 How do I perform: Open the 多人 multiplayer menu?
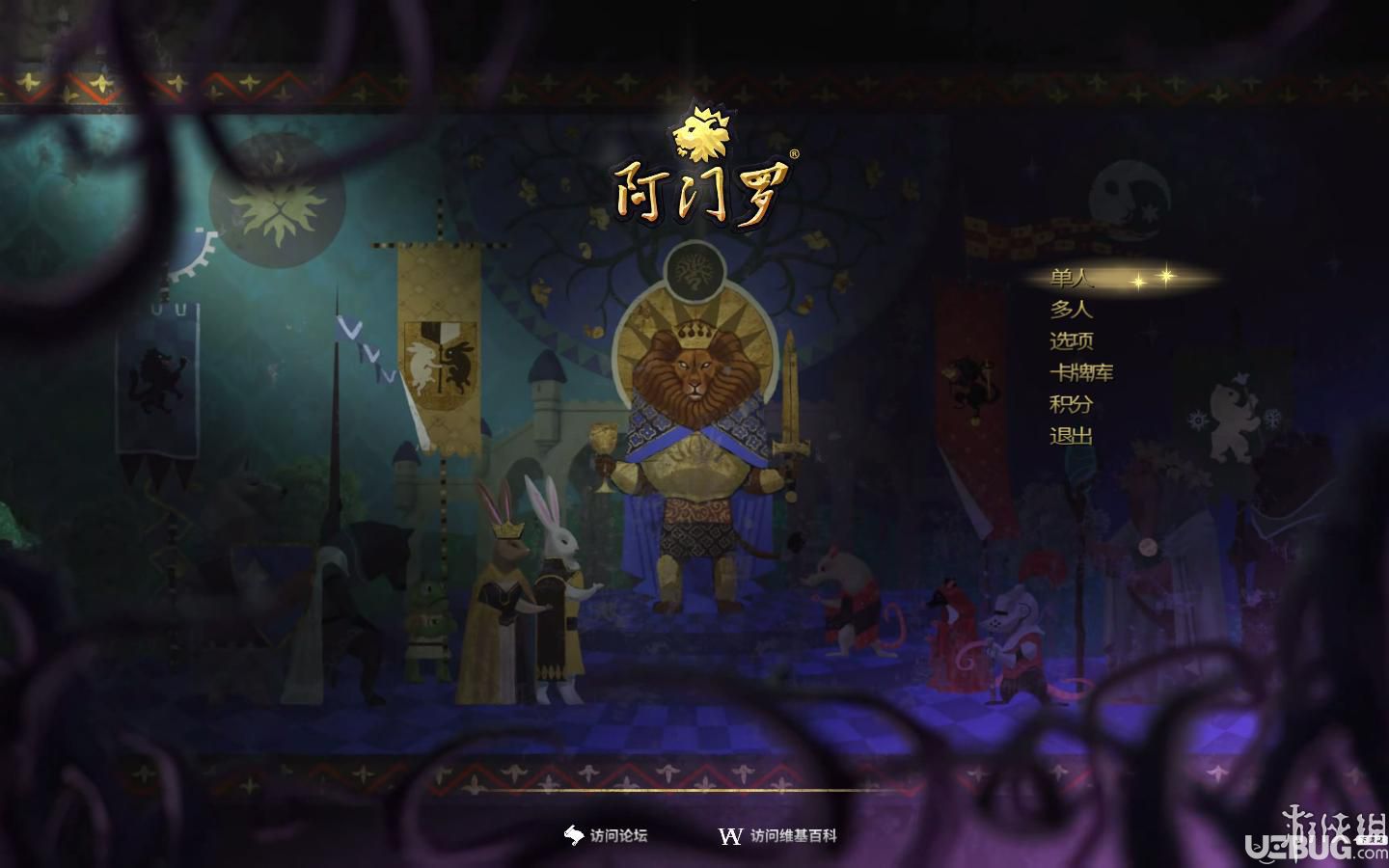[1071, 310]
